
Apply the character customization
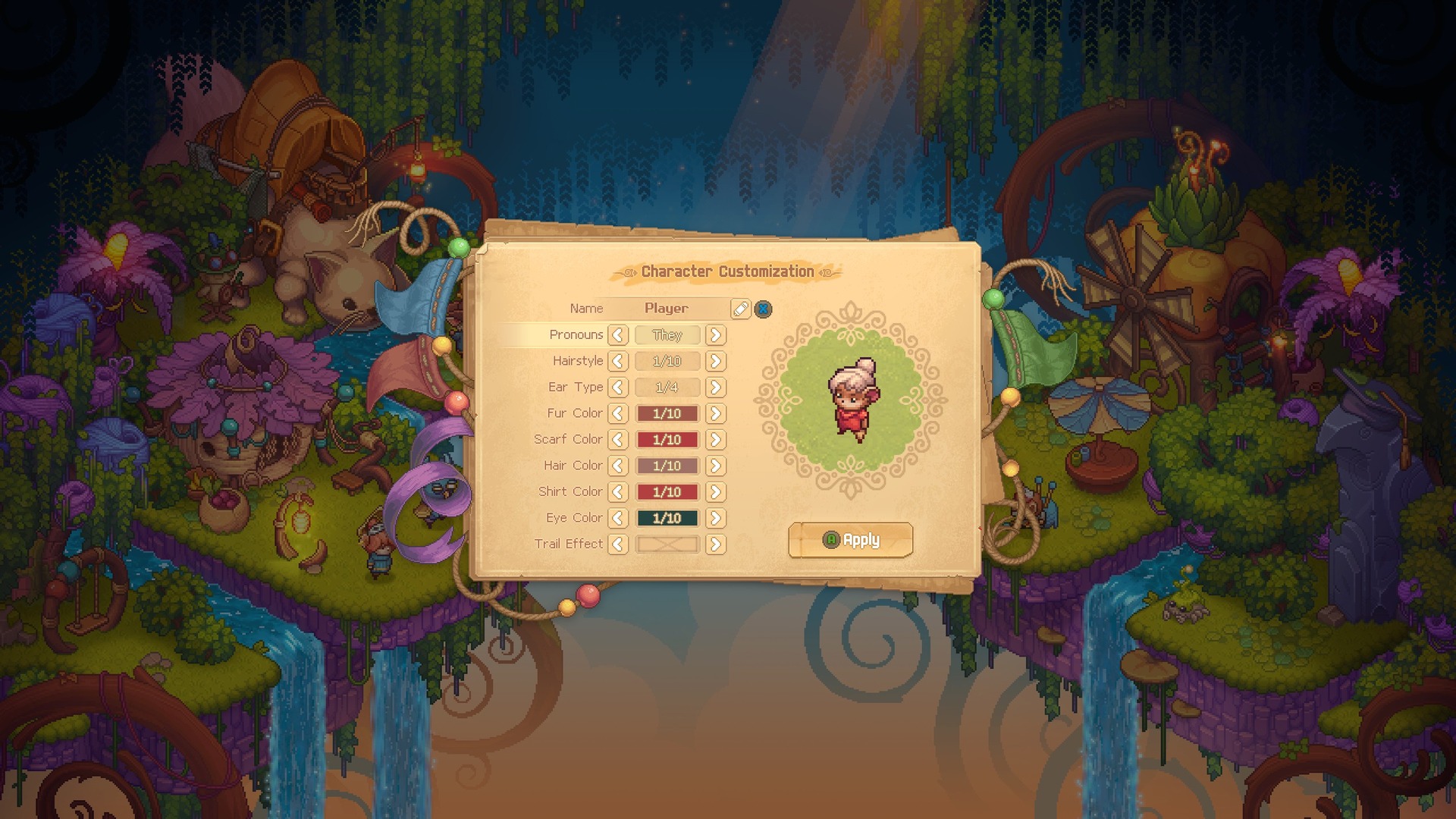[851, 540]
